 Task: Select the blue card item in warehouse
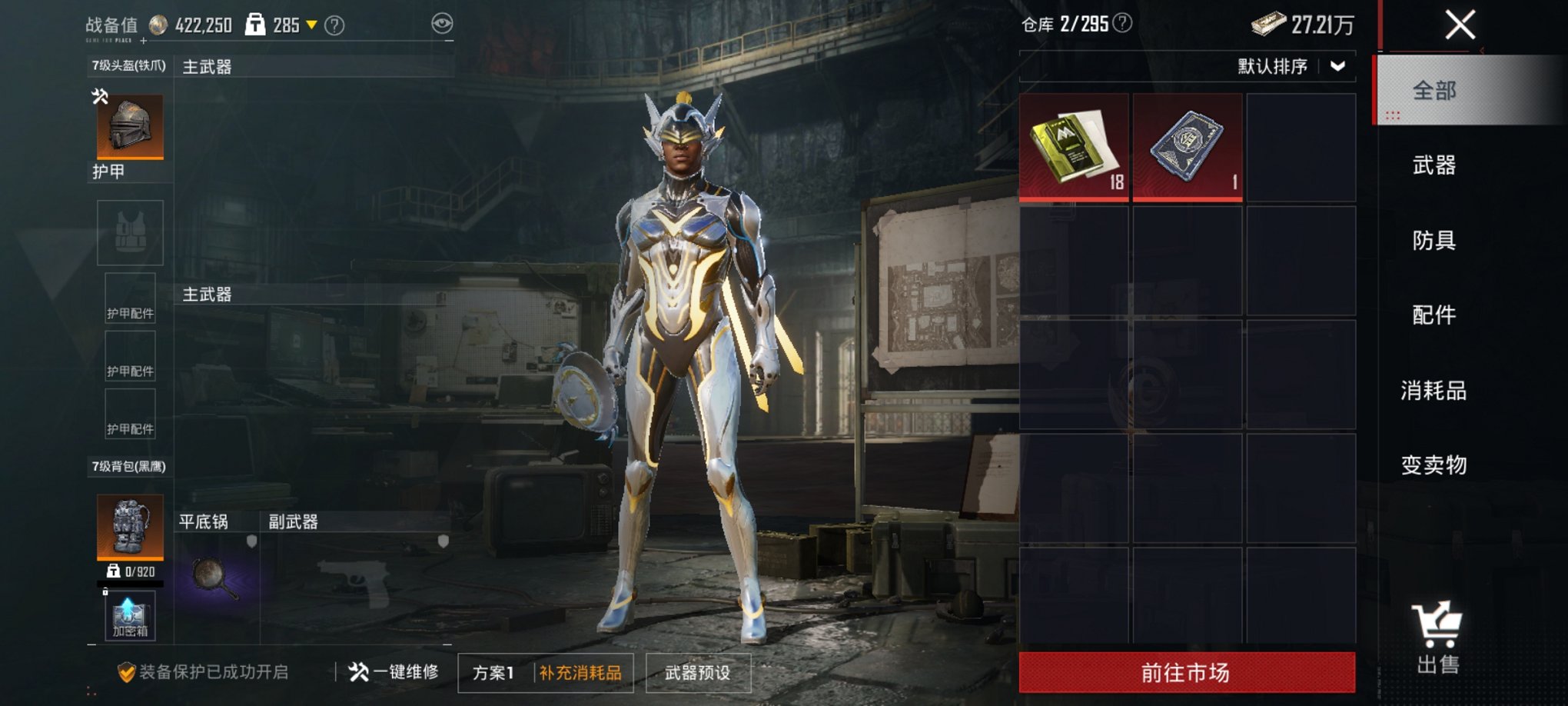point(1187,148)
